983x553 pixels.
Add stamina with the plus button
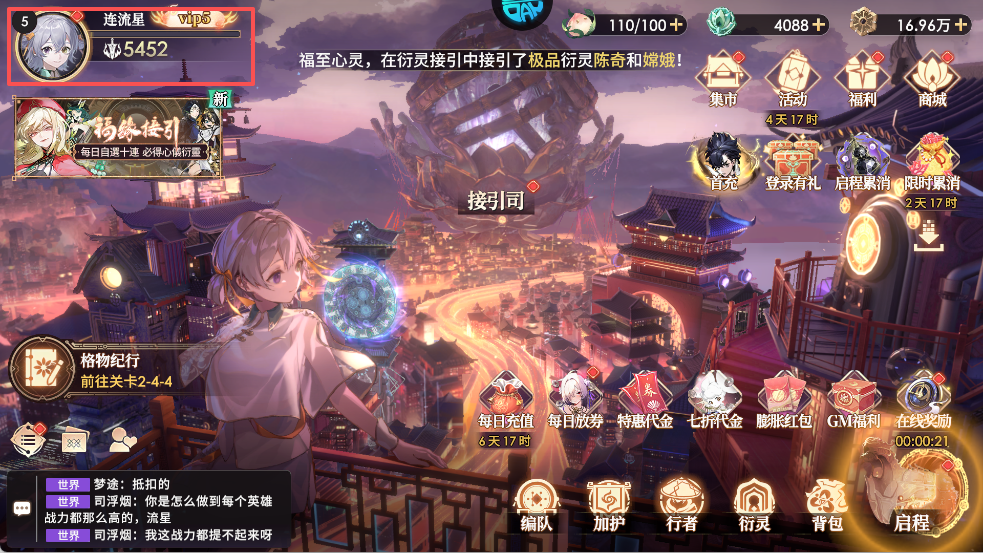(x=677, y=24)
